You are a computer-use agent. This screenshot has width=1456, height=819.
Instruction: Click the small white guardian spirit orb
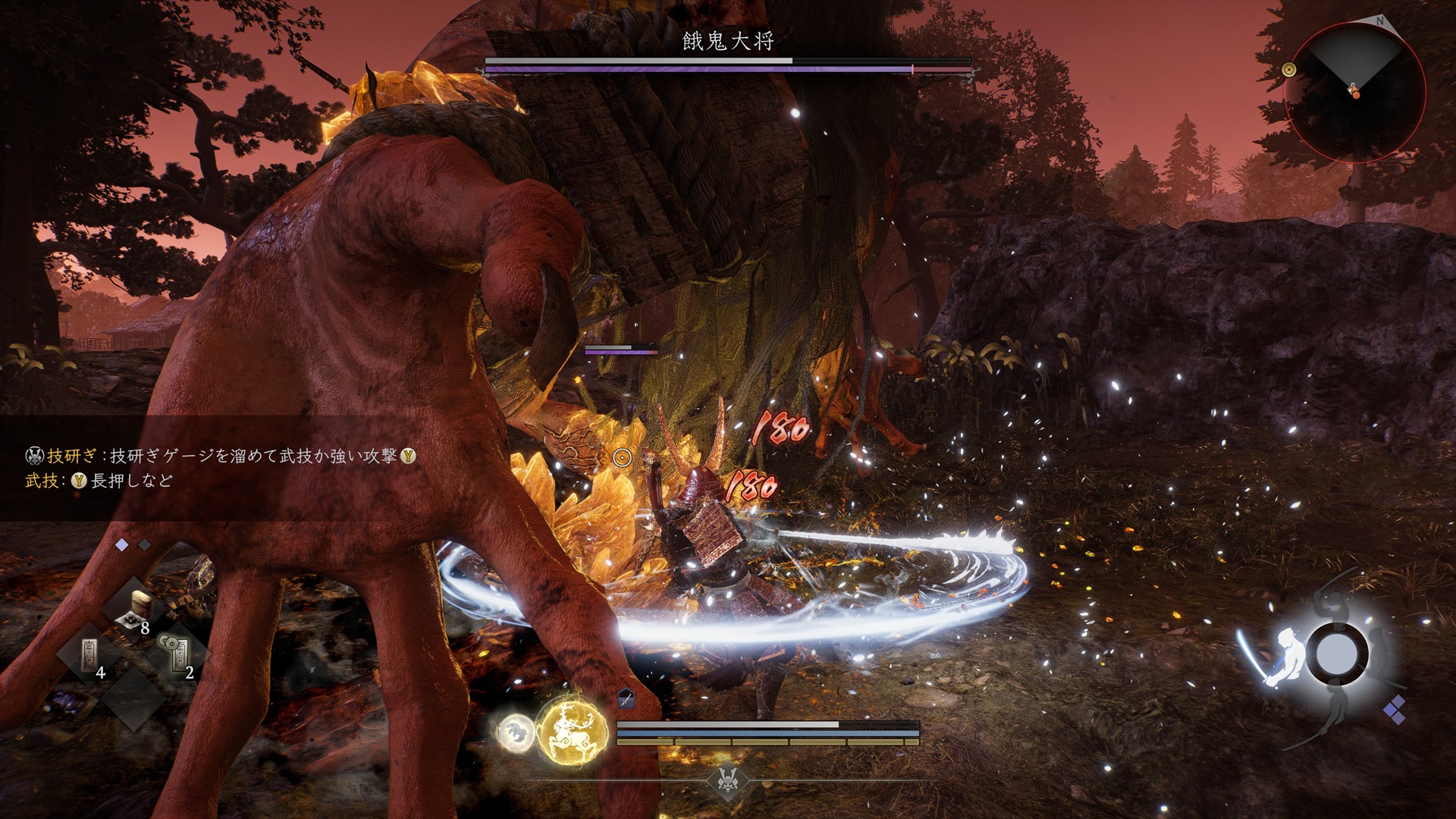(x=516, y=733)
